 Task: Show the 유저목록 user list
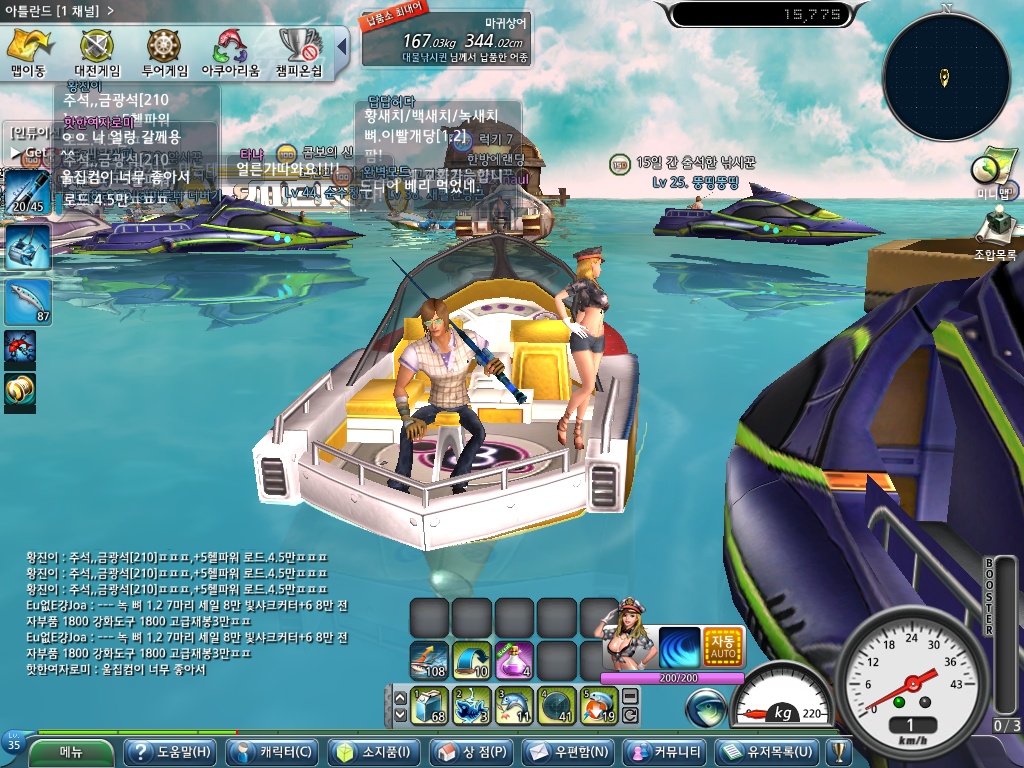[x=769, y=752]
